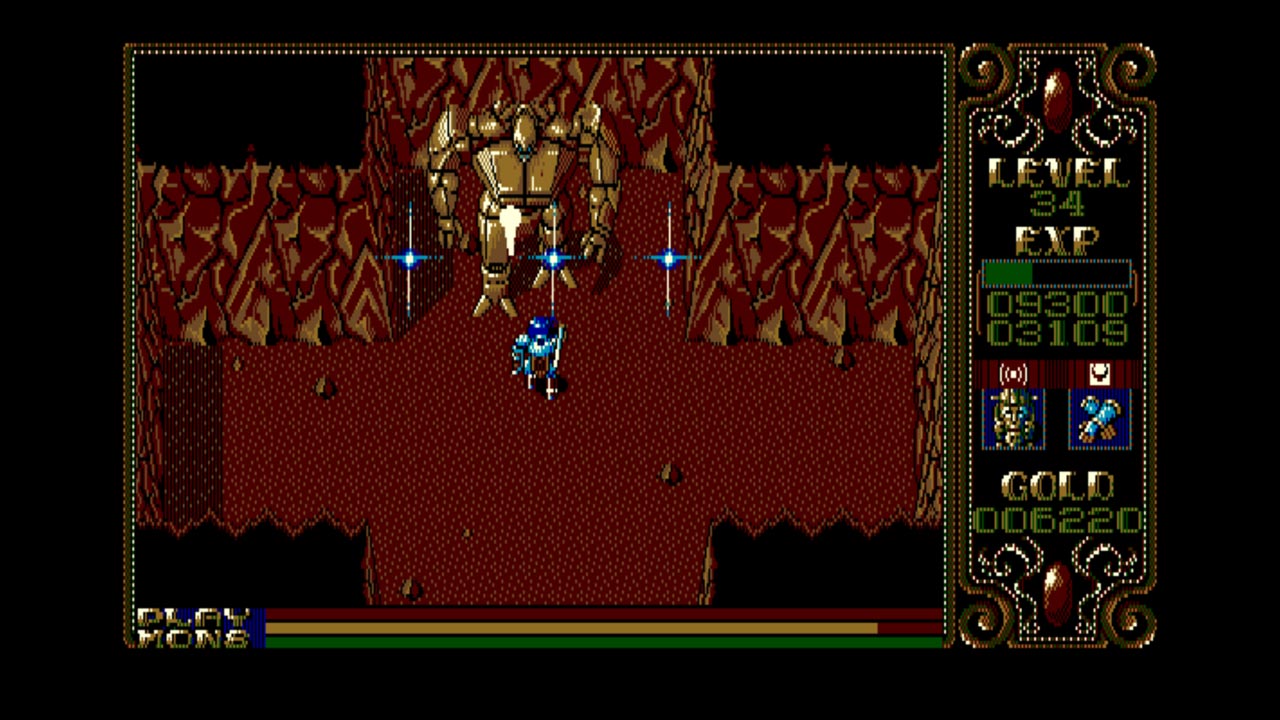Select the blue crossed boots equipment icon
The width and height of the screenshot is (1280, 720).
click(x=1099, y=417)
